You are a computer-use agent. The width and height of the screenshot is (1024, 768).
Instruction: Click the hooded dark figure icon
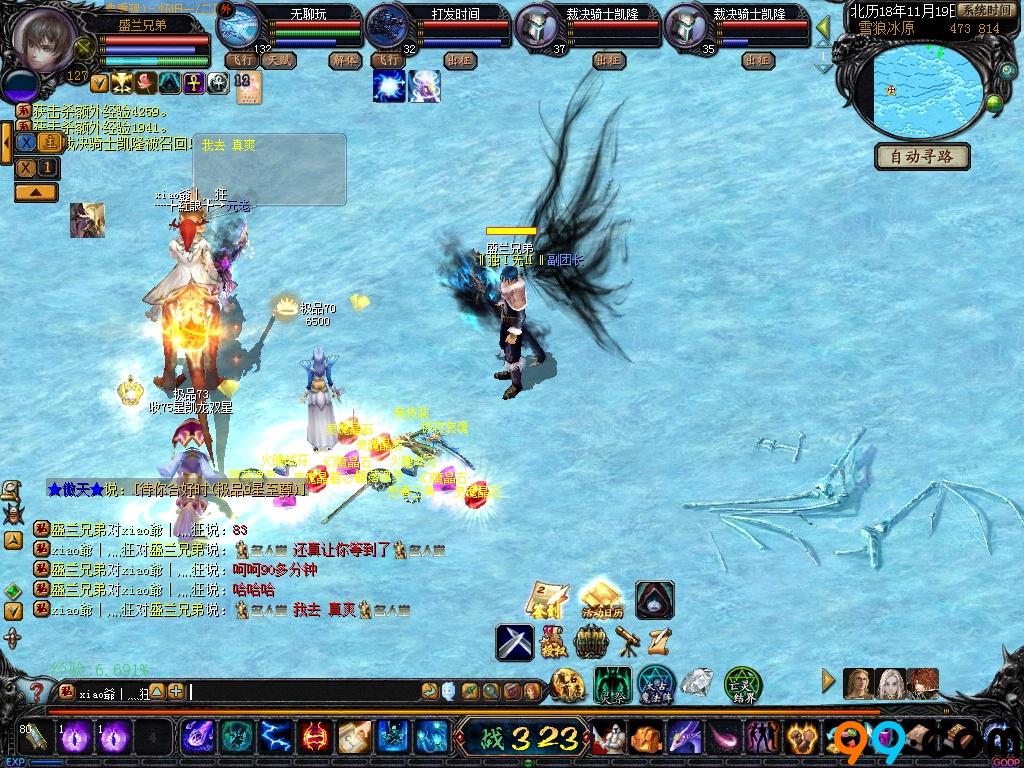[655, 599]
